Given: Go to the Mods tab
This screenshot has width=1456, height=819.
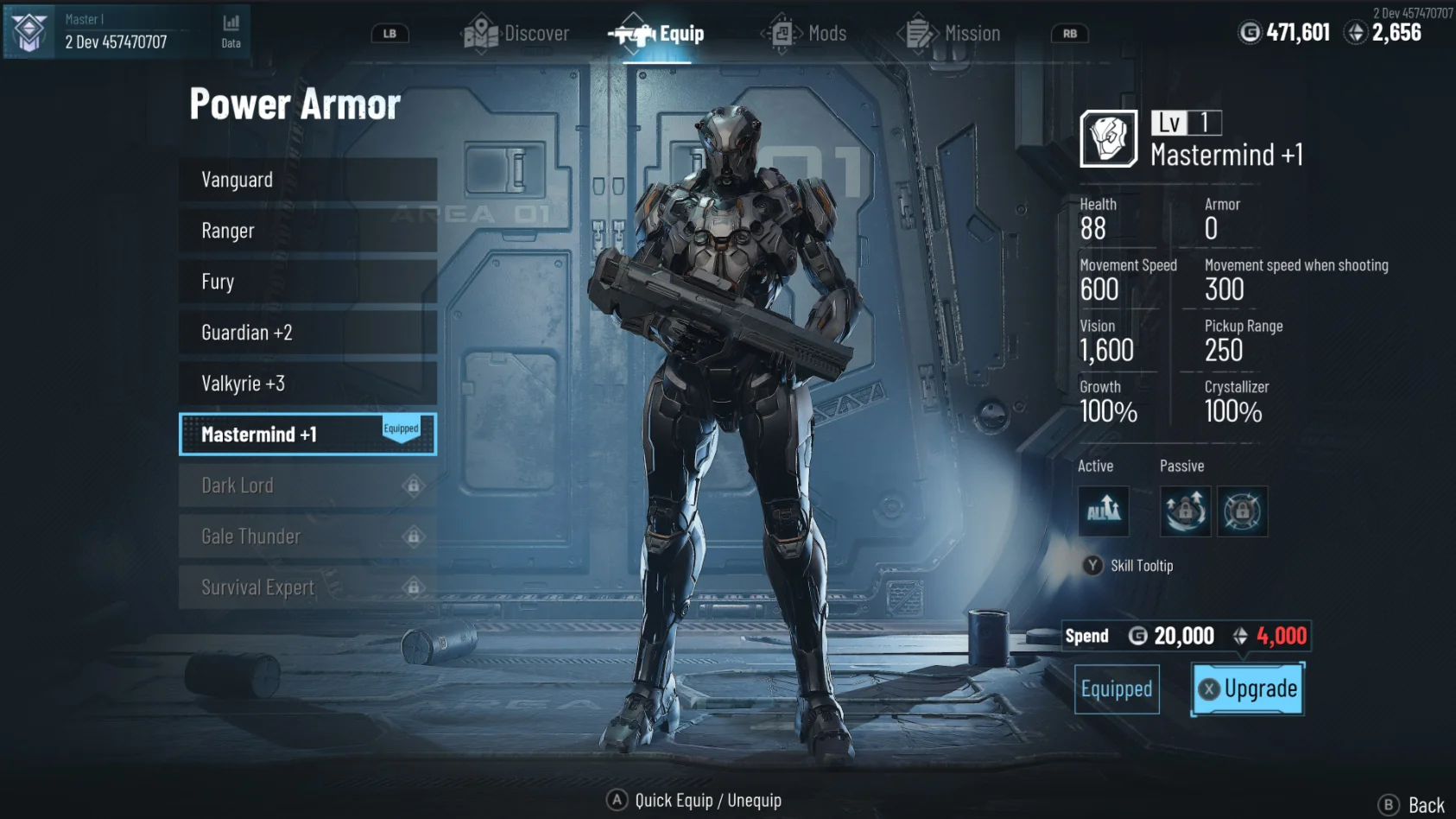Looking at the screenshot, I should tap(805, 34).
